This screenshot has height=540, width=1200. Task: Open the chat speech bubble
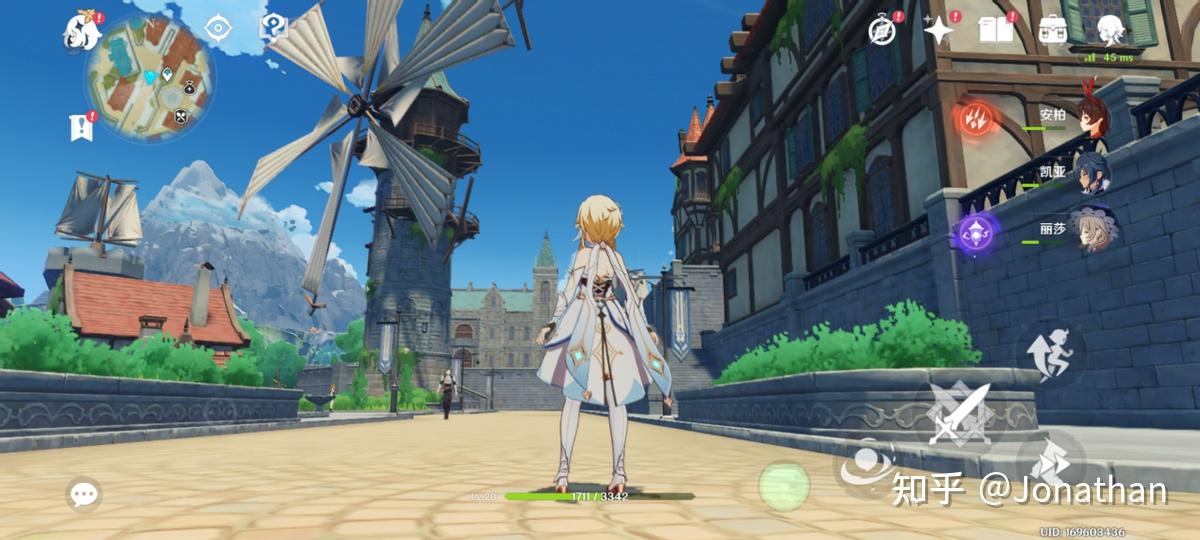[84, 493]
